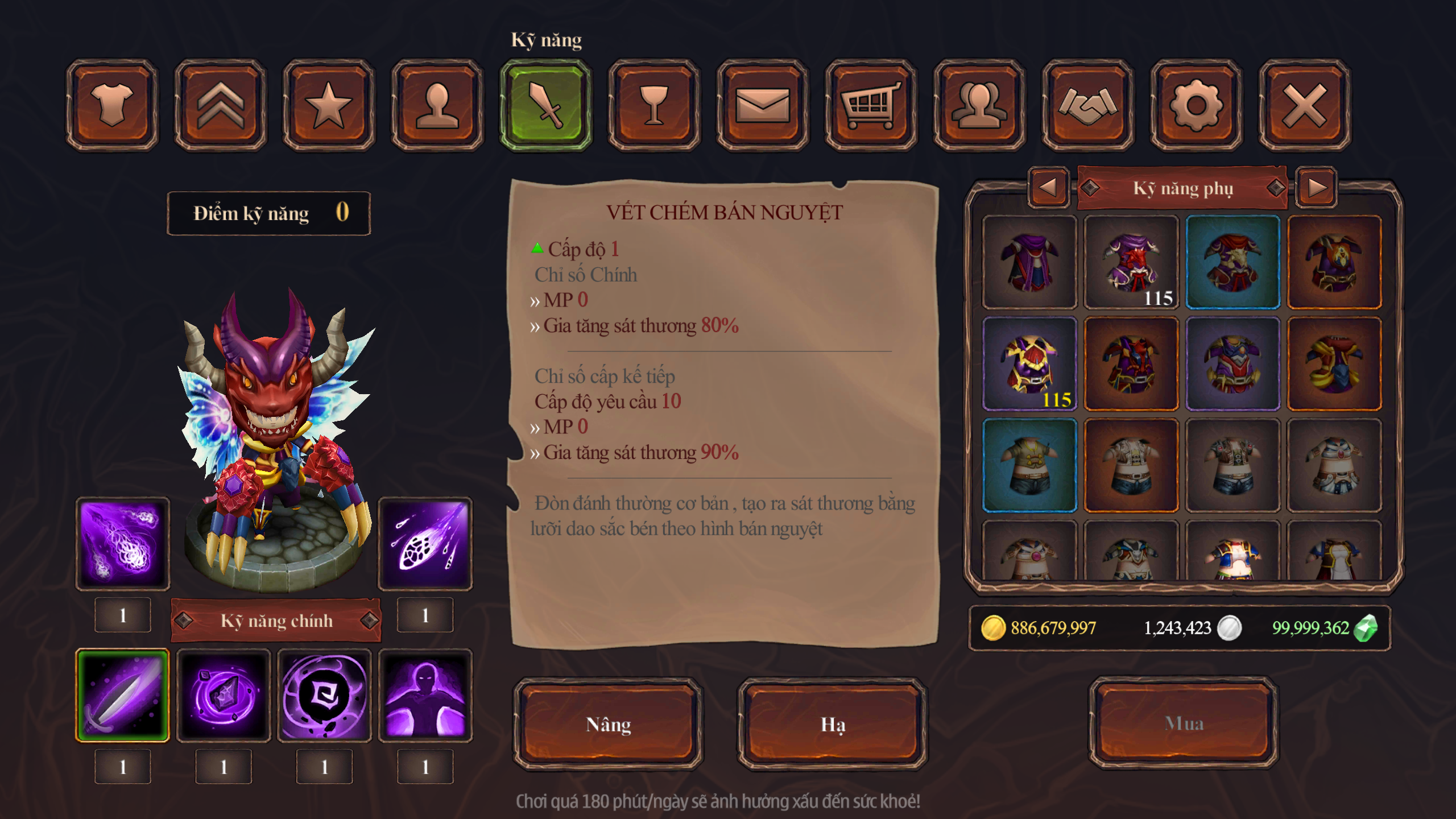
Task: Downgrade skill with the Hạ button
Action: [x=833, y=724]
